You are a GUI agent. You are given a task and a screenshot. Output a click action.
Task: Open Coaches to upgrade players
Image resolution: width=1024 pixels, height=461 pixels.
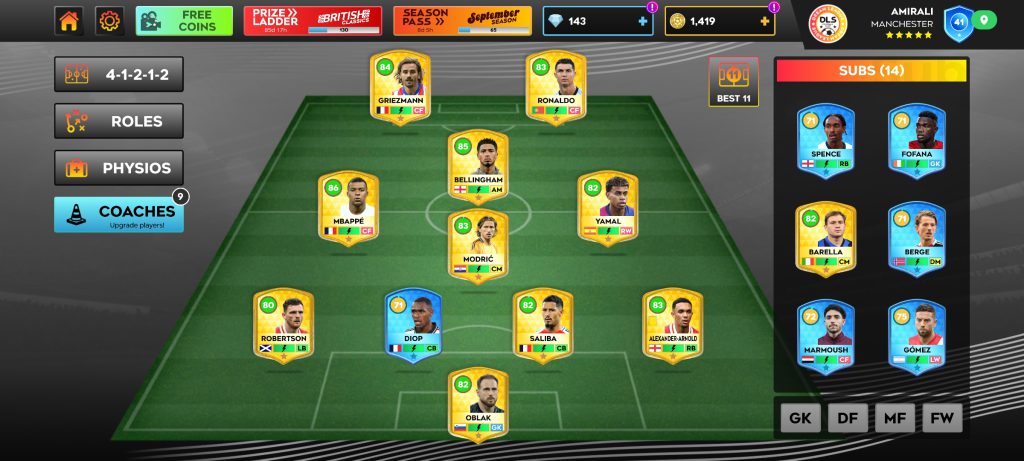[119, 214]
